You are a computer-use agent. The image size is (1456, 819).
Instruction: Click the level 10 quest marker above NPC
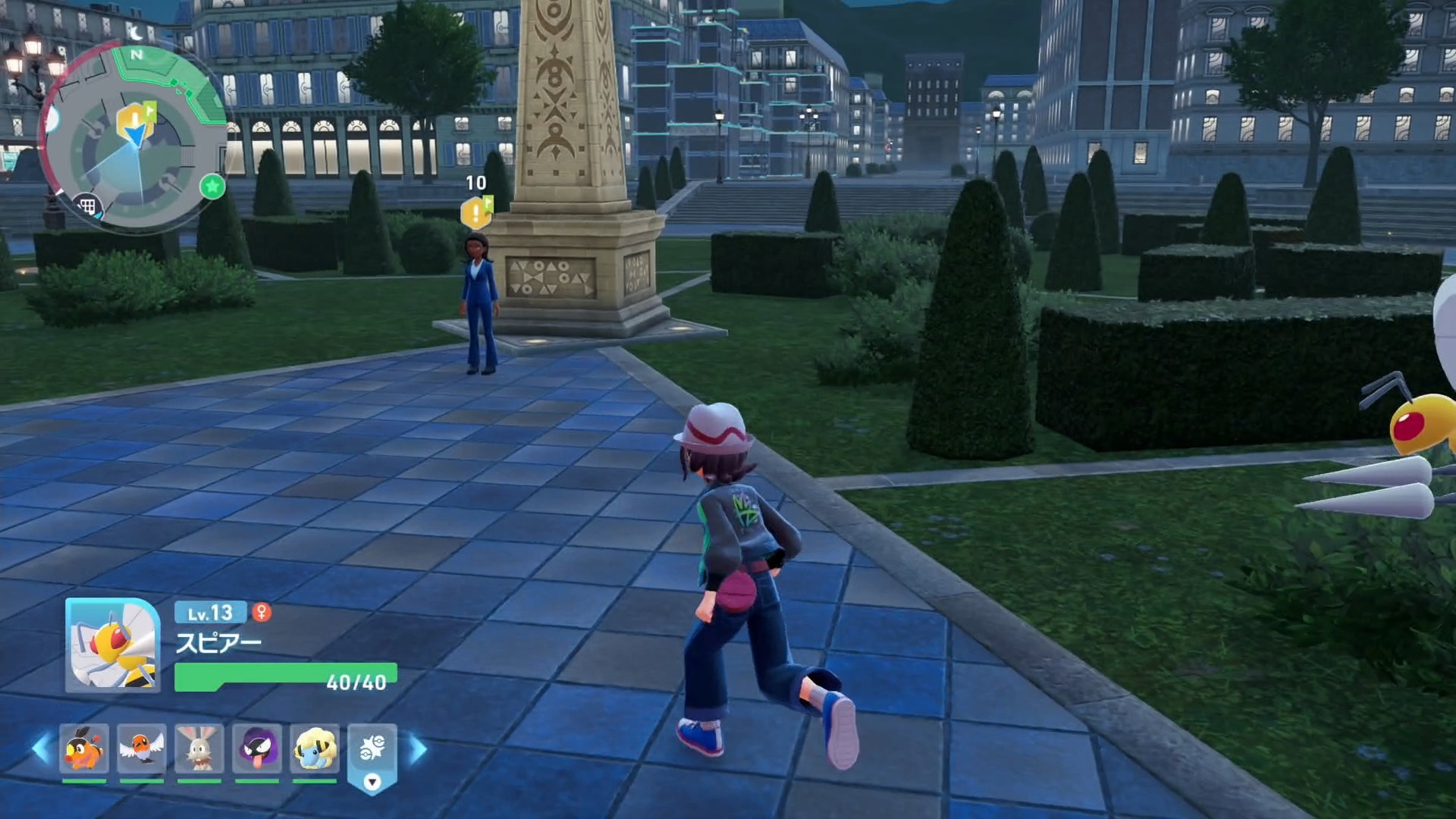[475, 212]
